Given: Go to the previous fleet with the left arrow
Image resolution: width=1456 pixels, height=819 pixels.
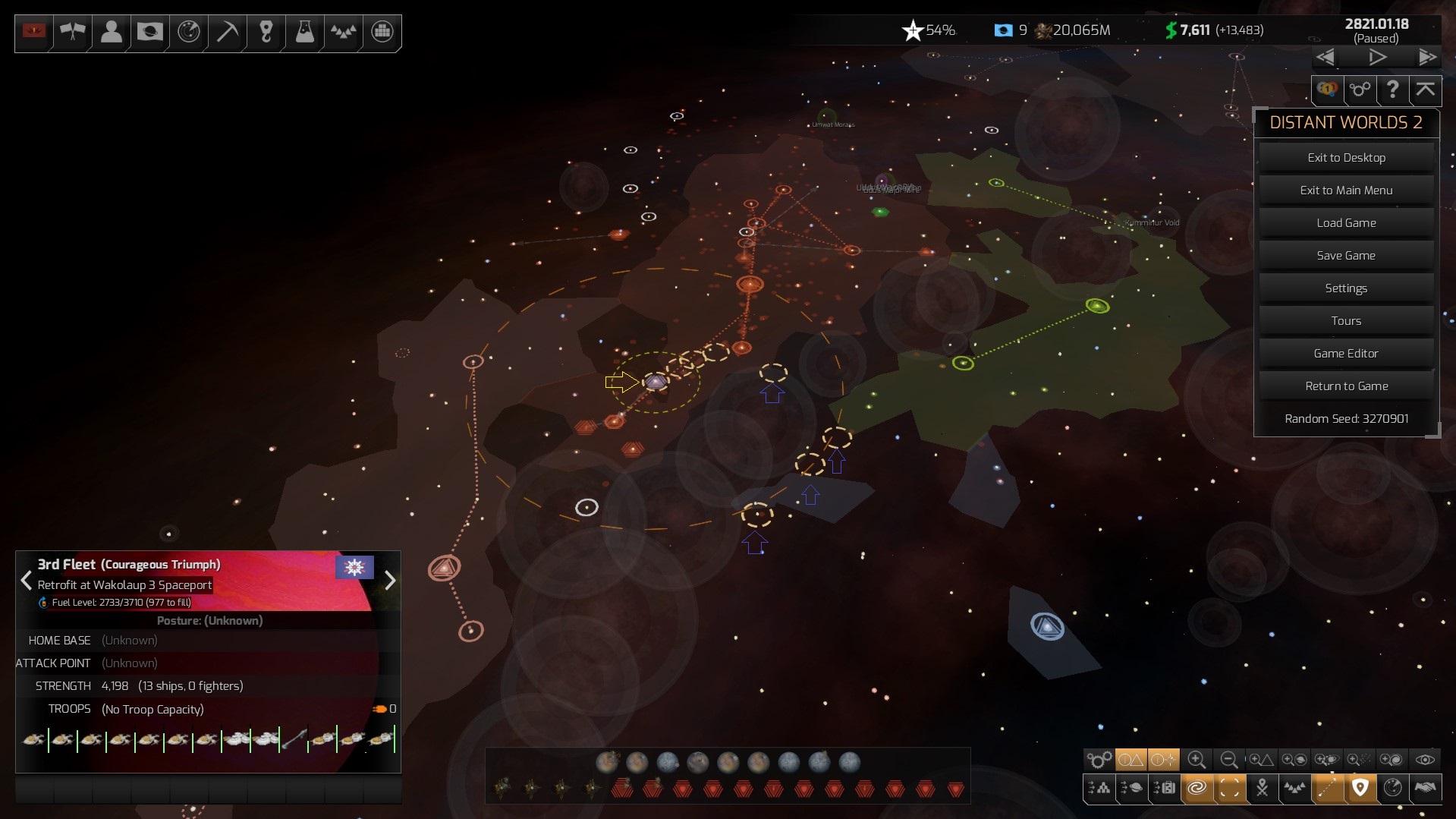Looking at the screenshot, I should 26,581.
